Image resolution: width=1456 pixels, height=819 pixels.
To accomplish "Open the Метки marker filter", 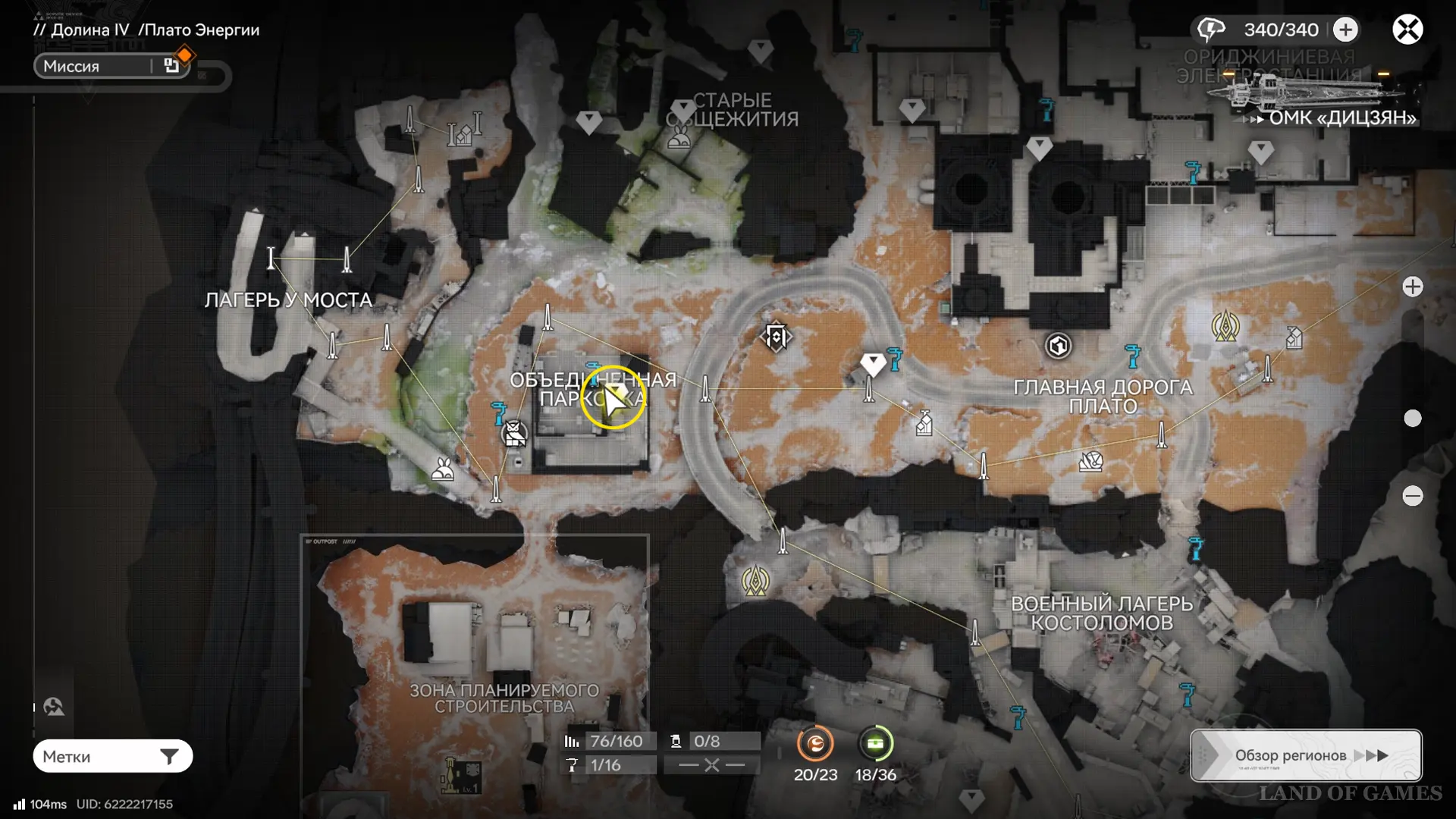I will [112, 756].
